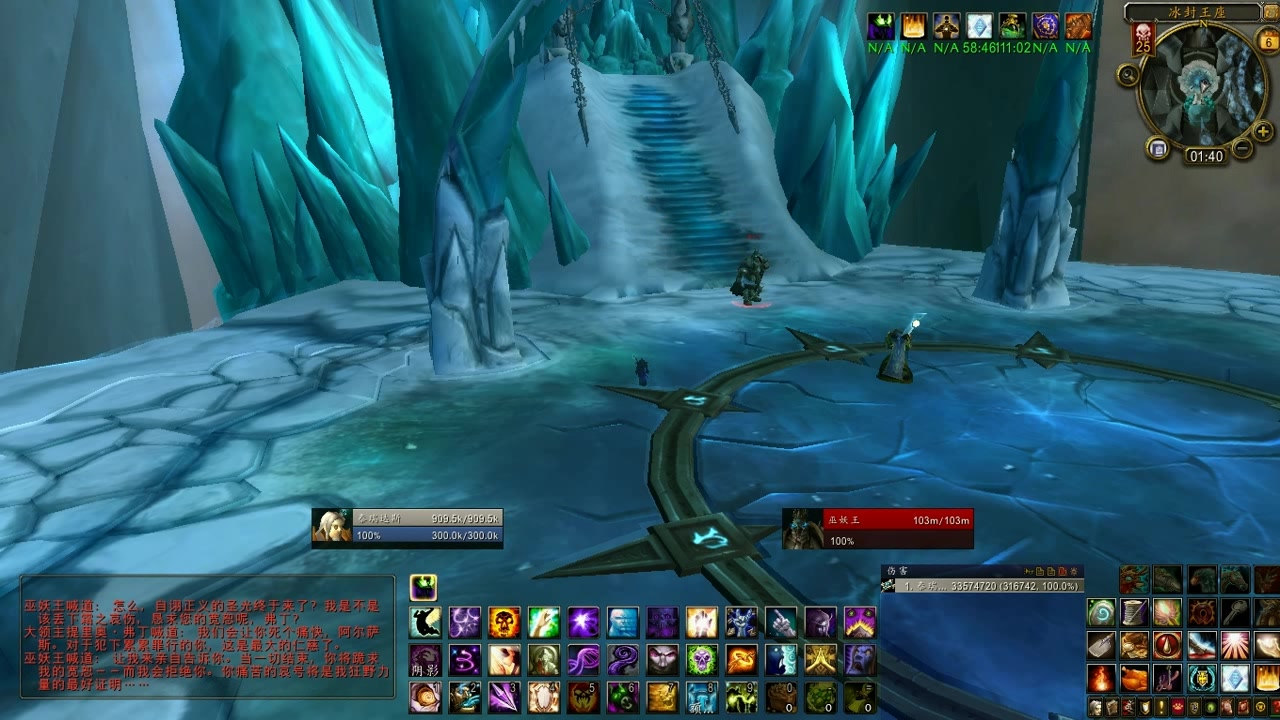The width and height of the screenshot is (1280, 720).
Task: Activate the green skull ability
Action: click(701, 660)
